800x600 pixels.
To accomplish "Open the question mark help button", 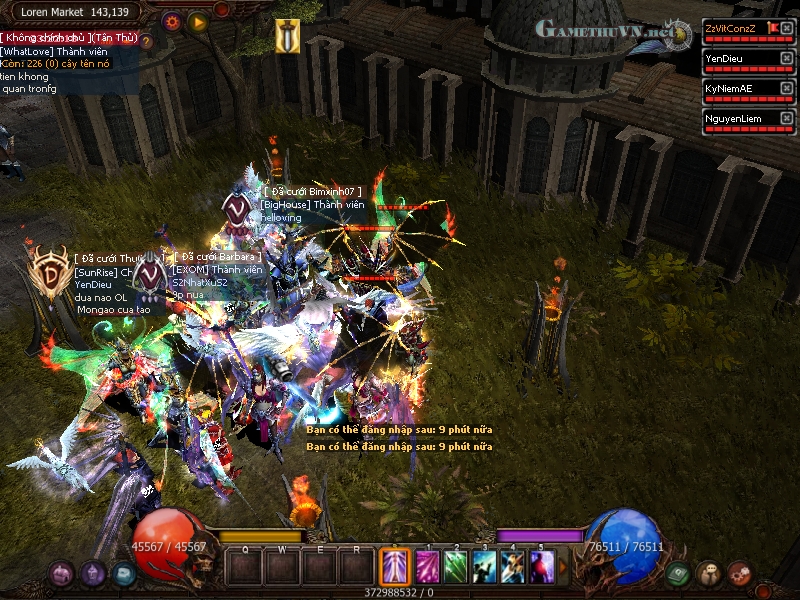I will pos(146,42).
